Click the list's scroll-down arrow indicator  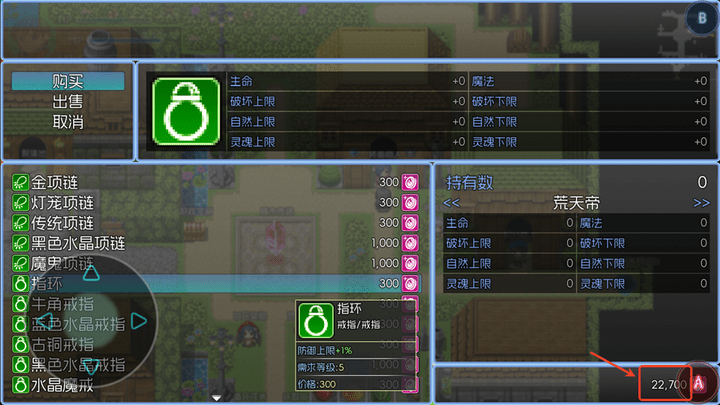click(217, 398)
